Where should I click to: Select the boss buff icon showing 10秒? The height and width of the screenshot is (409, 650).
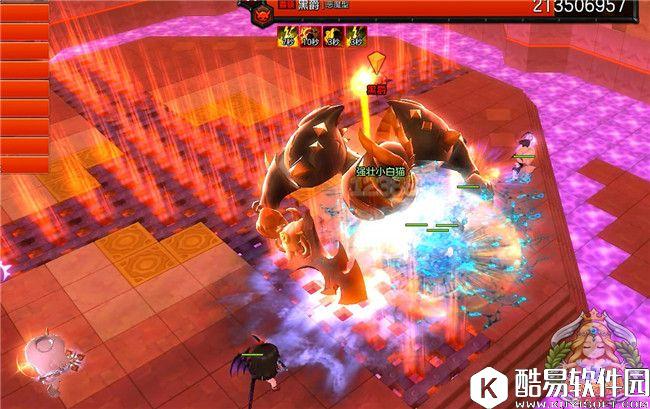[309, 38]
